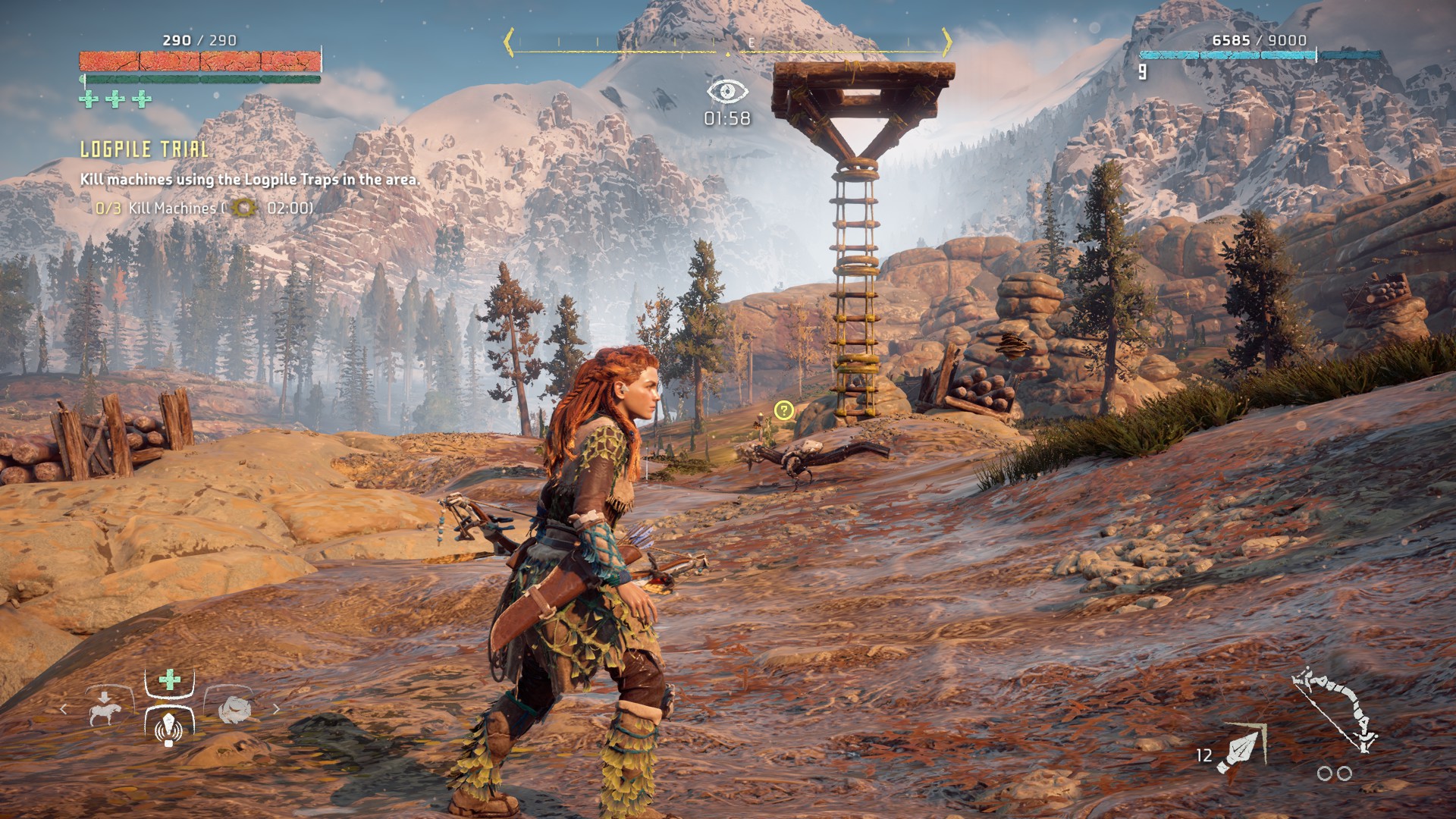Screen dimensions: 1456x819
Task: Use the green healing cross above tools
Action: click(x=170, y=679)
